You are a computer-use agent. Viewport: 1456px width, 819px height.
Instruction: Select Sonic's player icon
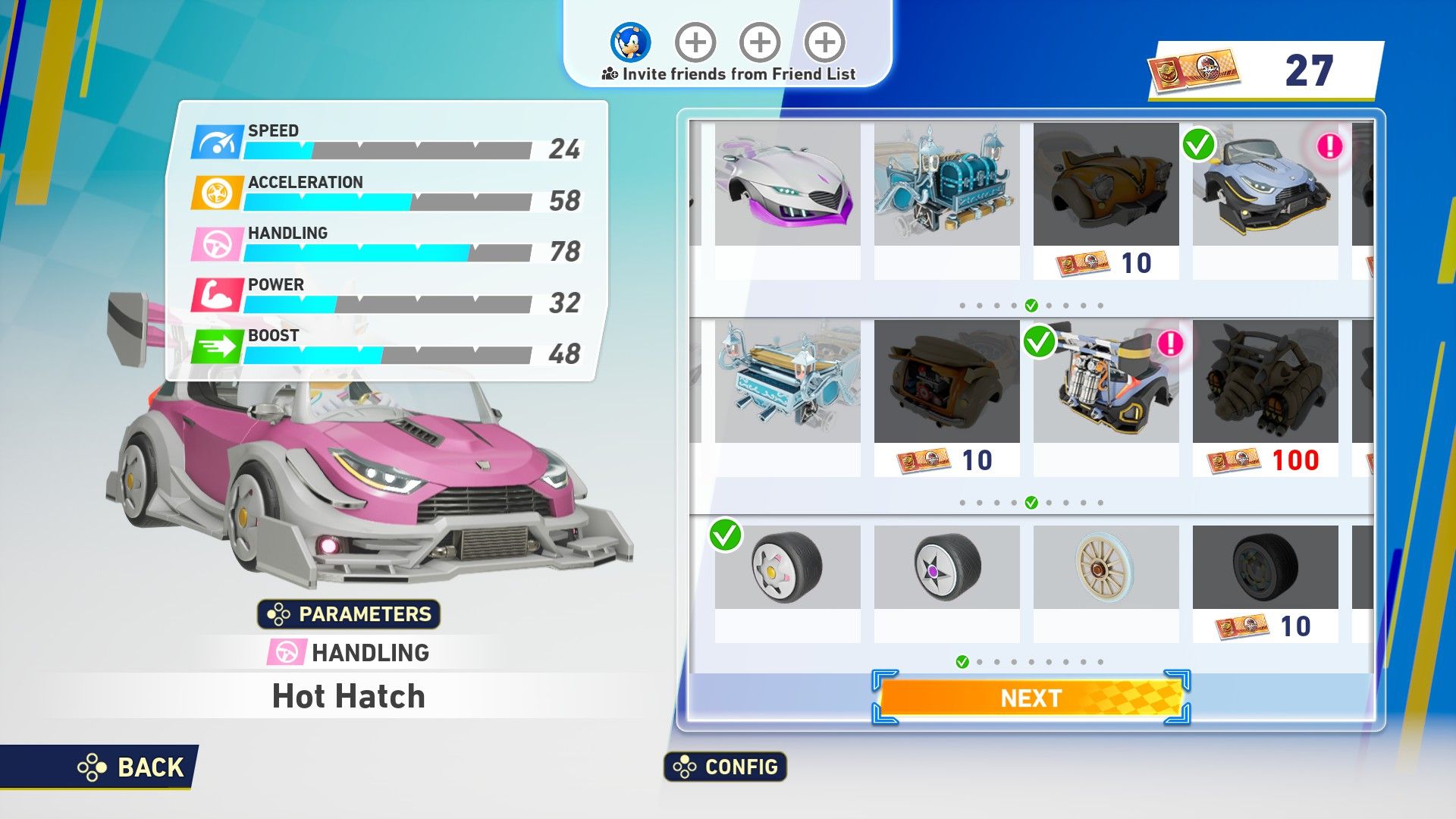coord(630,42)
